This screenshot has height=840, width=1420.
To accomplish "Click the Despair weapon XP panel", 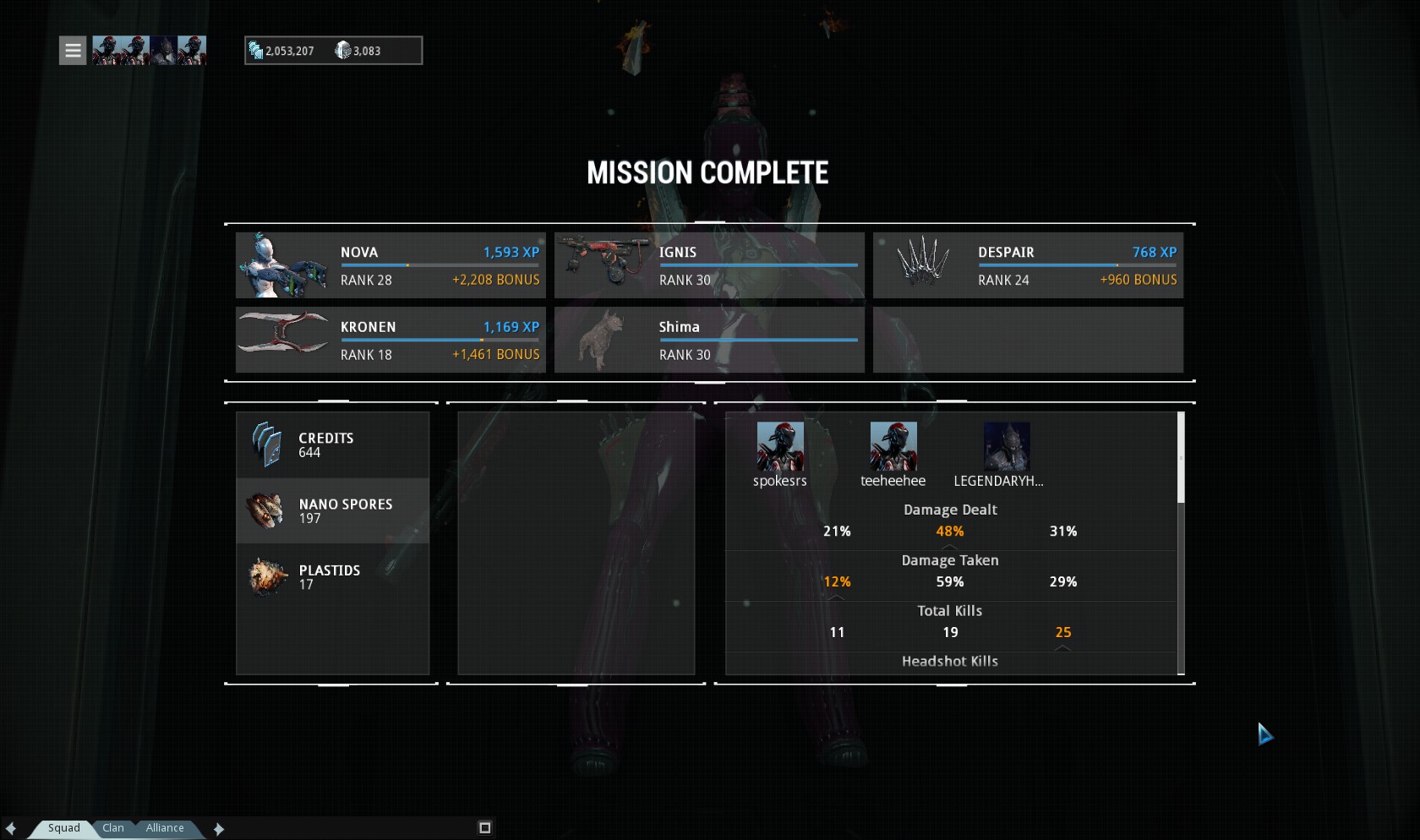I will tap(1028, 265).
